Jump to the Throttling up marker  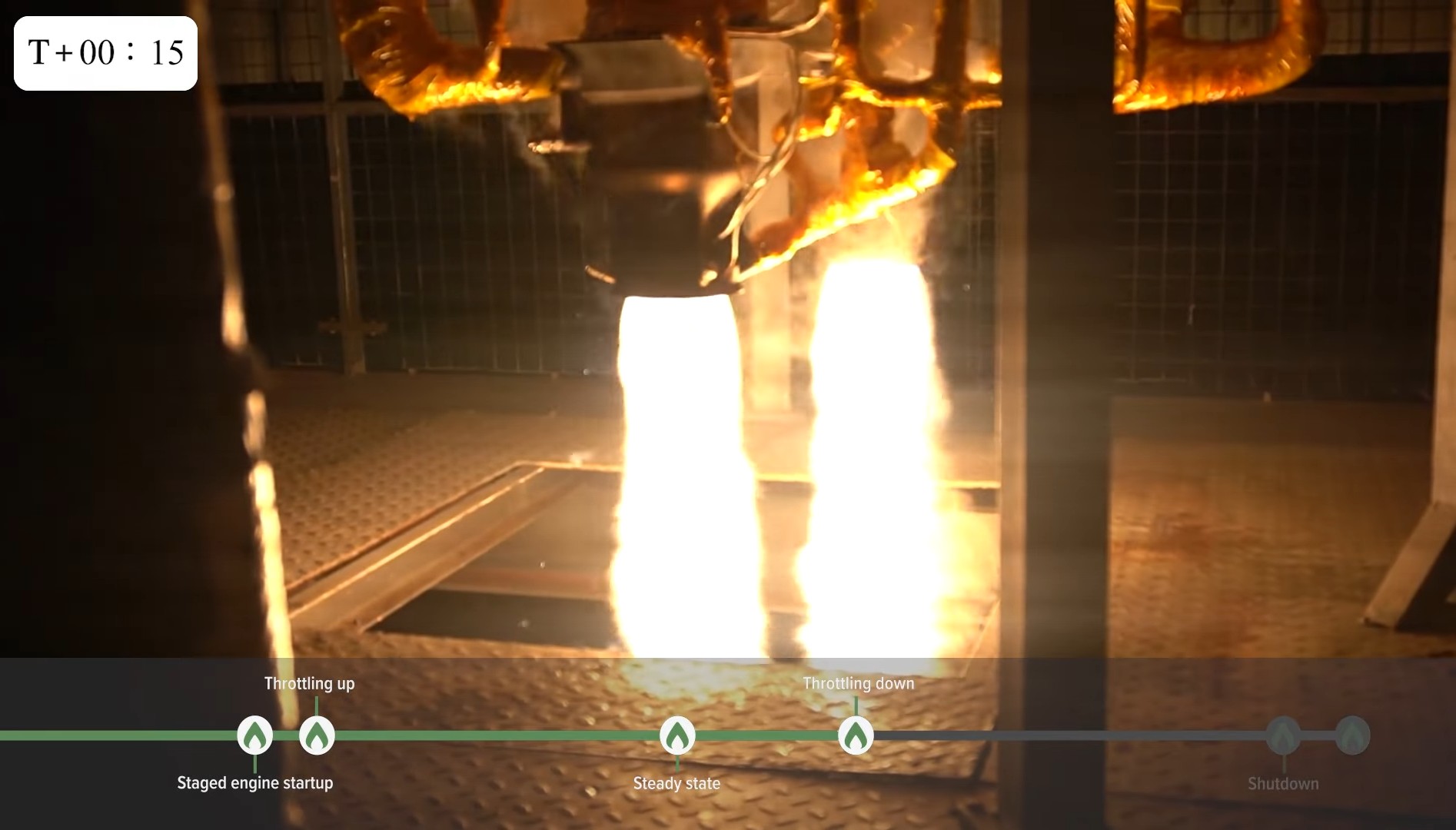pos(317,735)
